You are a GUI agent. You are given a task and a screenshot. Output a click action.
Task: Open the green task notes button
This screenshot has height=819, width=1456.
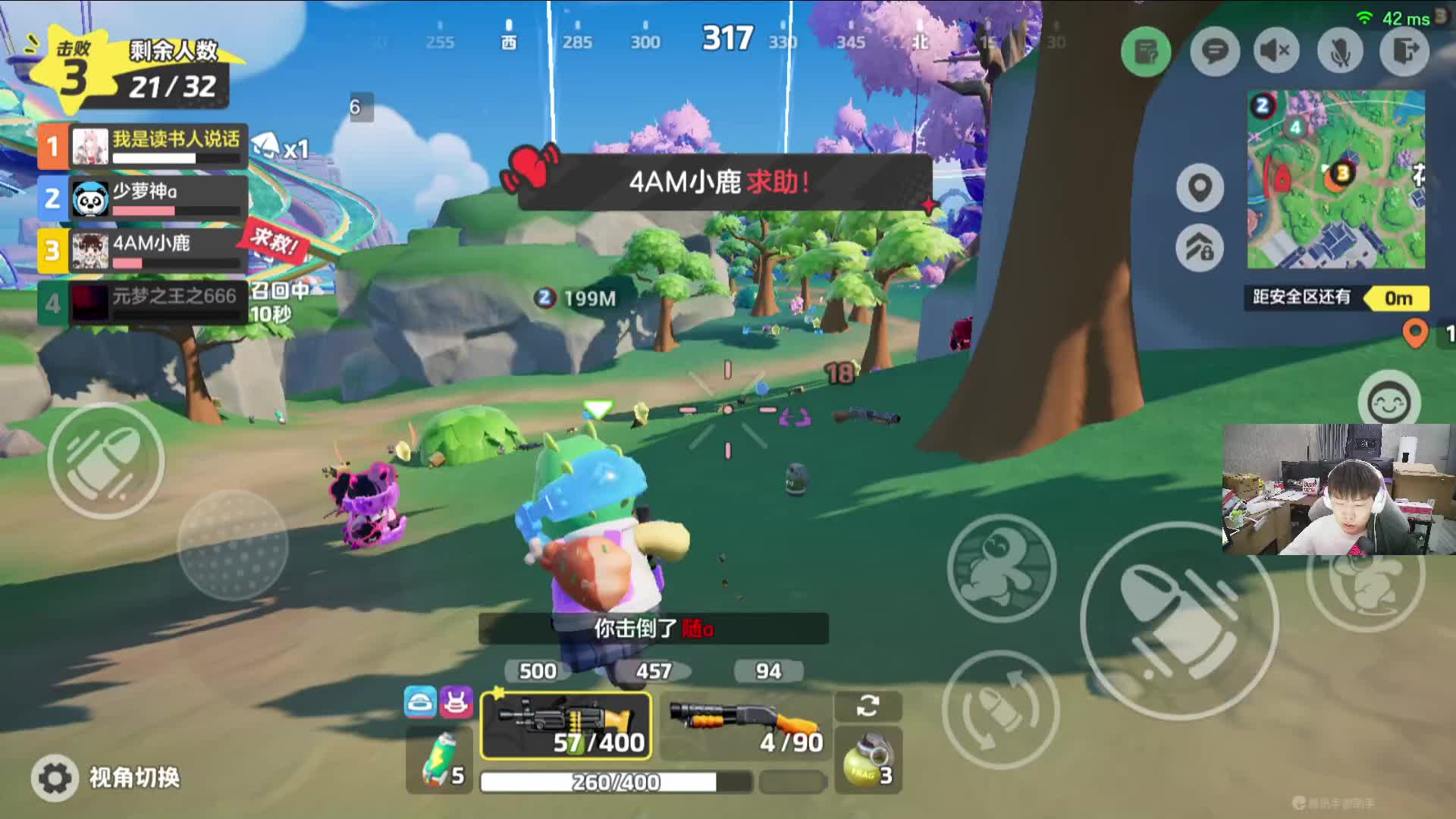[1146, 52]
